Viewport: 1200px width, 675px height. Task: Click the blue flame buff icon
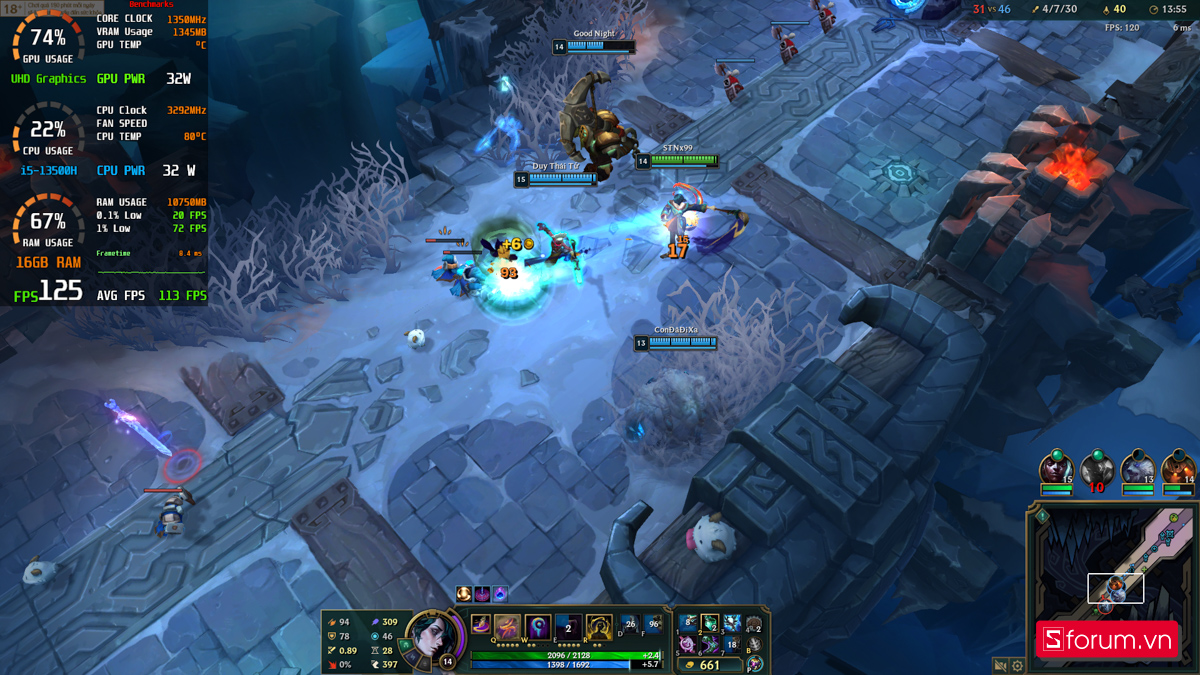point(500,594)
